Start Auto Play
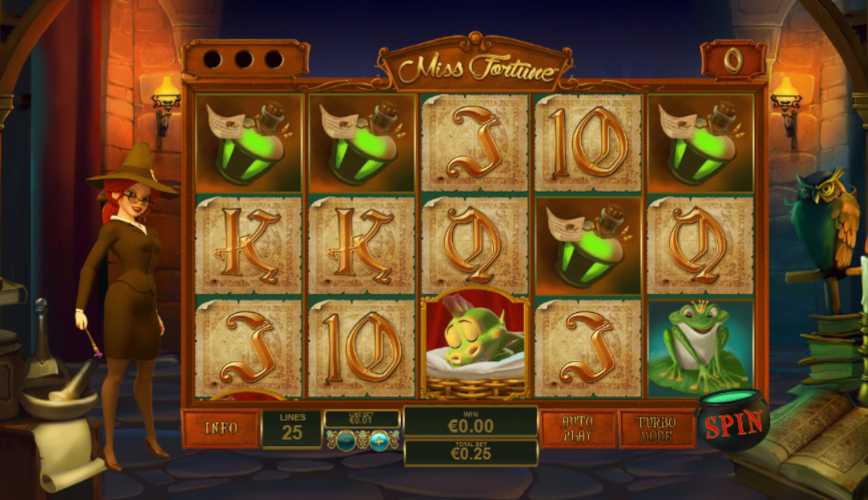The height and width of the screenshot is (500, 868). click(x=578, y=428)
